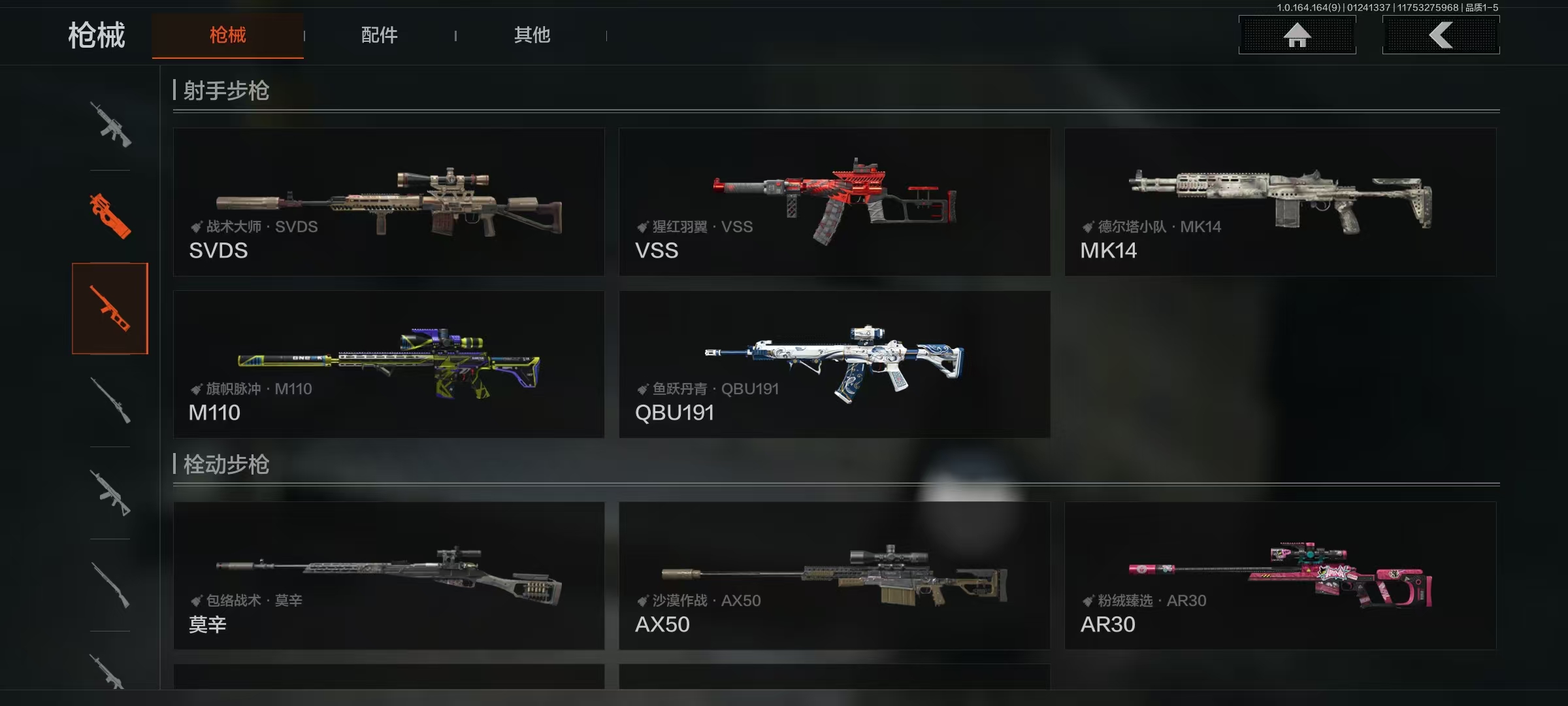The width and height of the screenshot is (1568, 706).
Task: Select the red VSS rifle card
Action: pos(834,202)
